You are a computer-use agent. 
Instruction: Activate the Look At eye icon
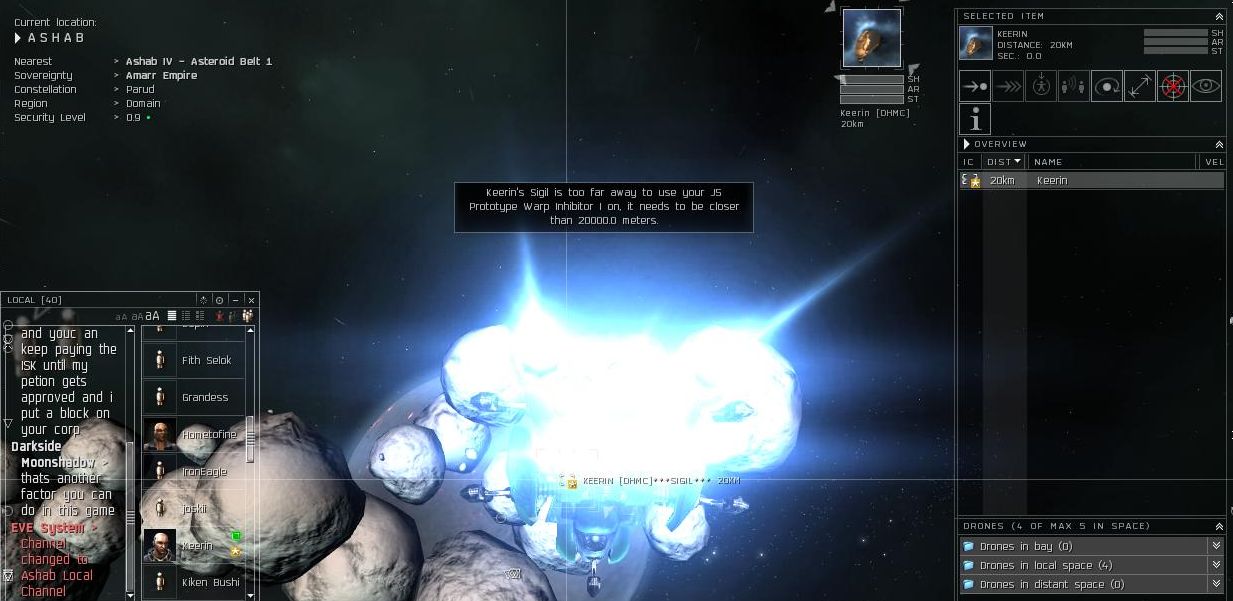point(1206,87)
